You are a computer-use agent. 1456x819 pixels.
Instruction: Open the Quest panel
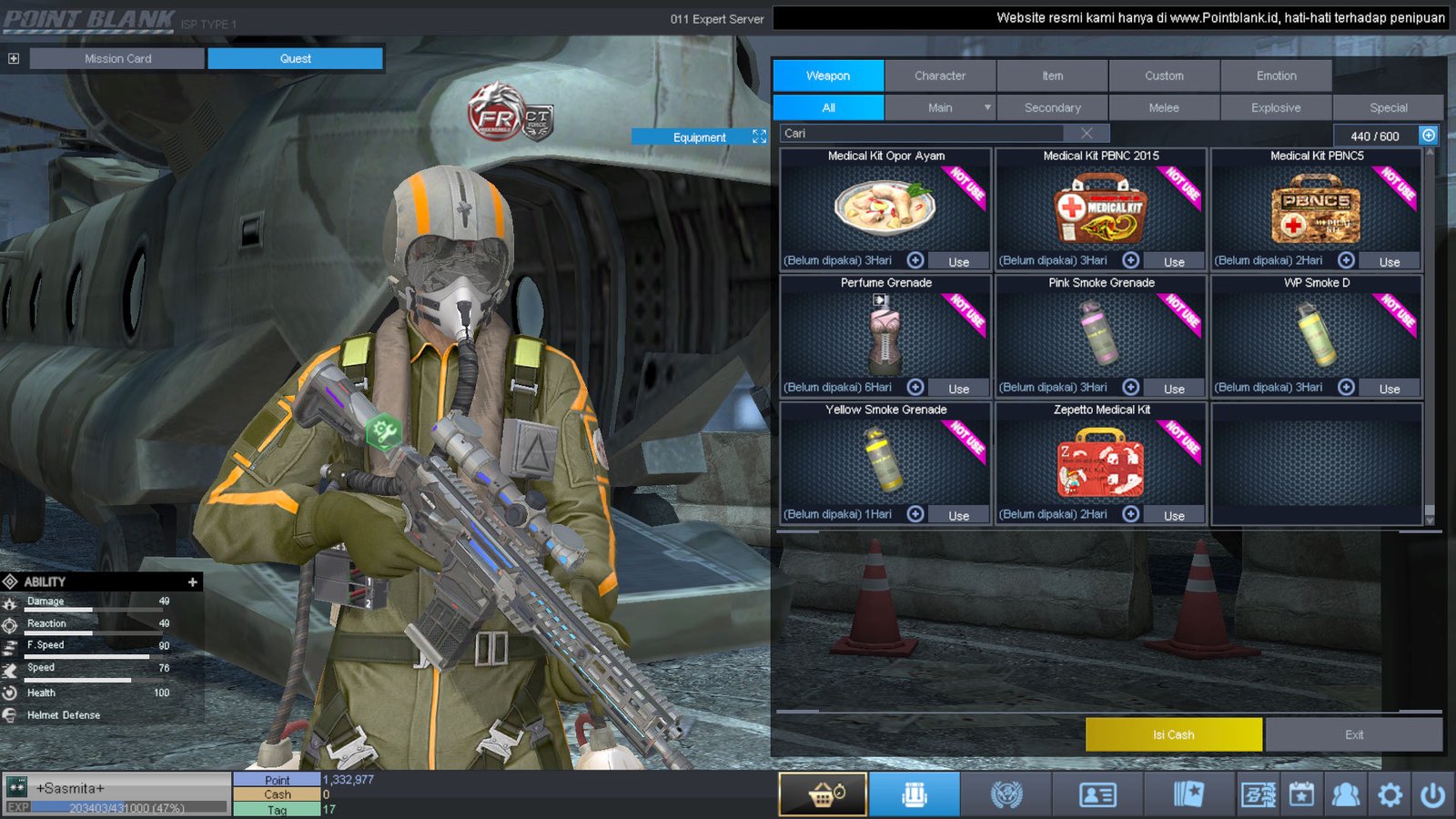coord(295,58)
